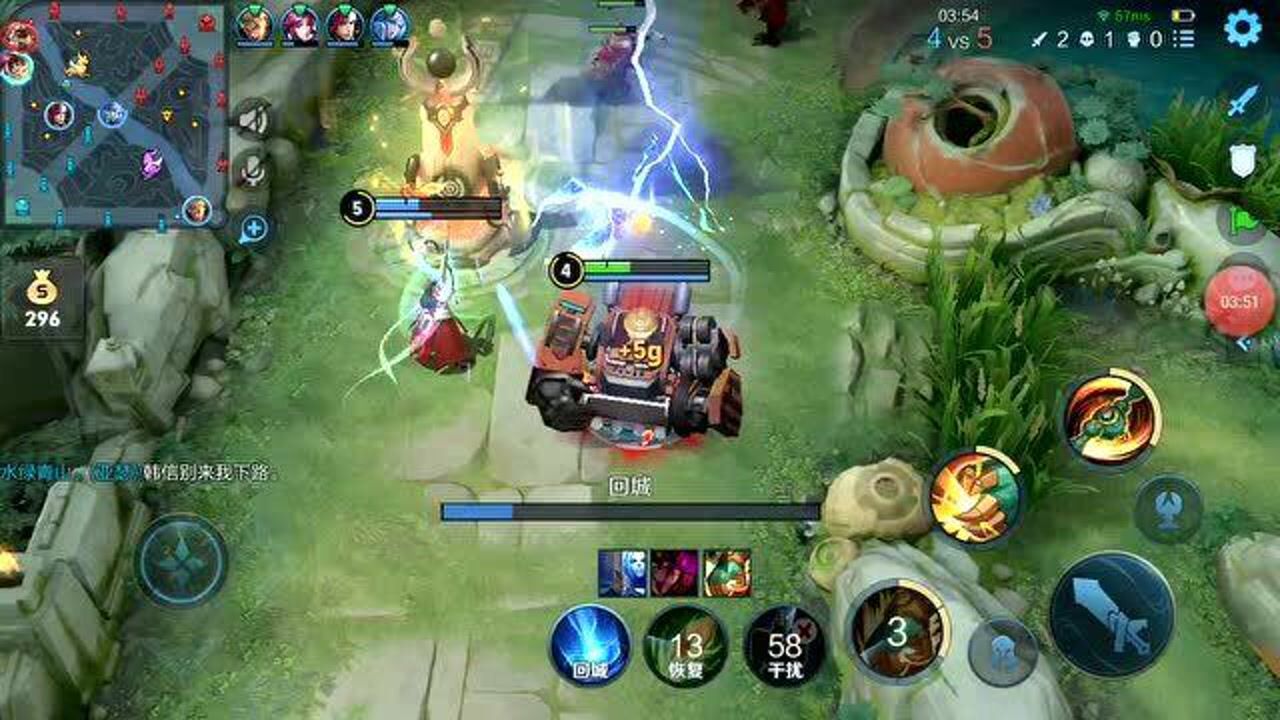1280x720 pixels.
Task: Activate the 回城 recall button
Action: coord(590,645)
